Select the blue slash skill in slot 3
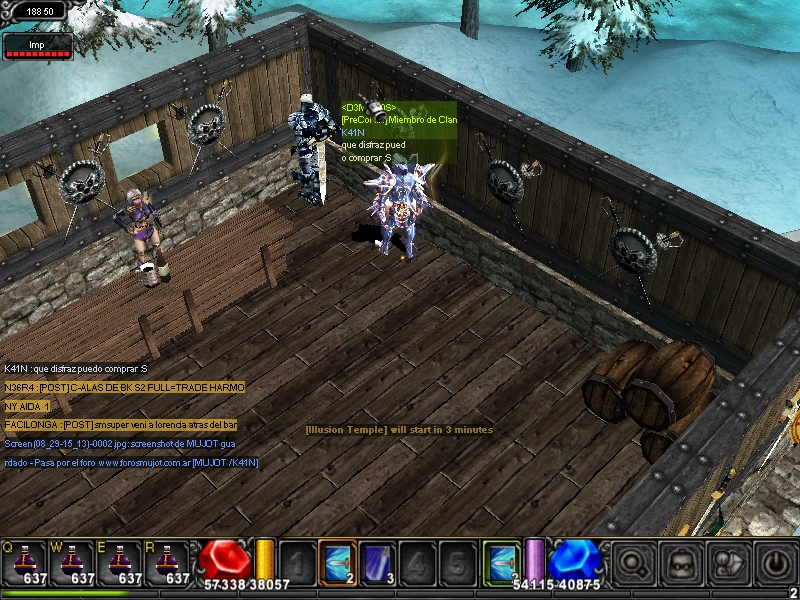 point(376,561)
